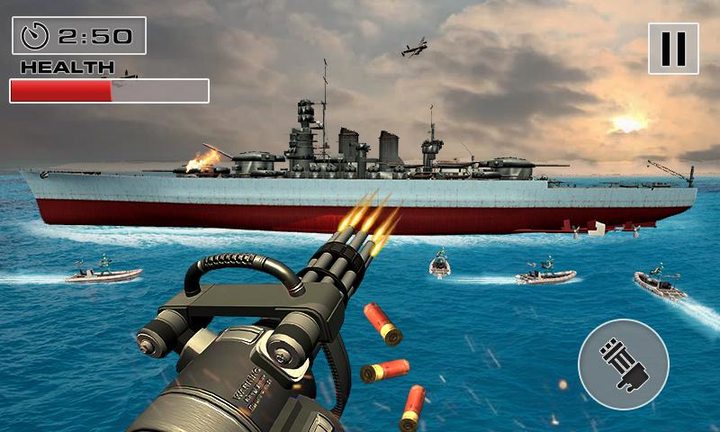The image size is (720, 432).
Task: Pause the game with the pause button
Action: click(x=673, y=48)
